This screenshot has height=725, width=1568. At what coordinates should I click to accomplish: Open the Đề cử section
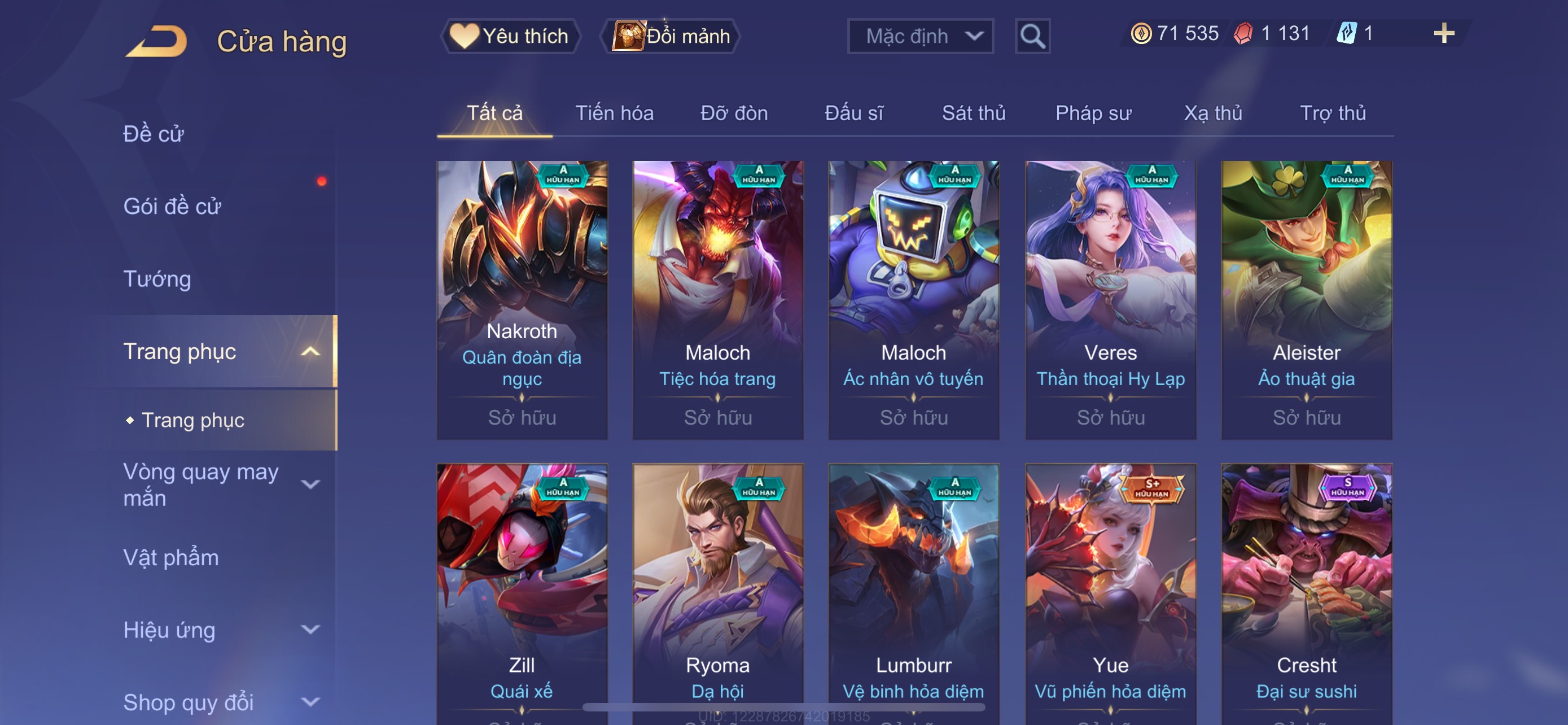154,134
